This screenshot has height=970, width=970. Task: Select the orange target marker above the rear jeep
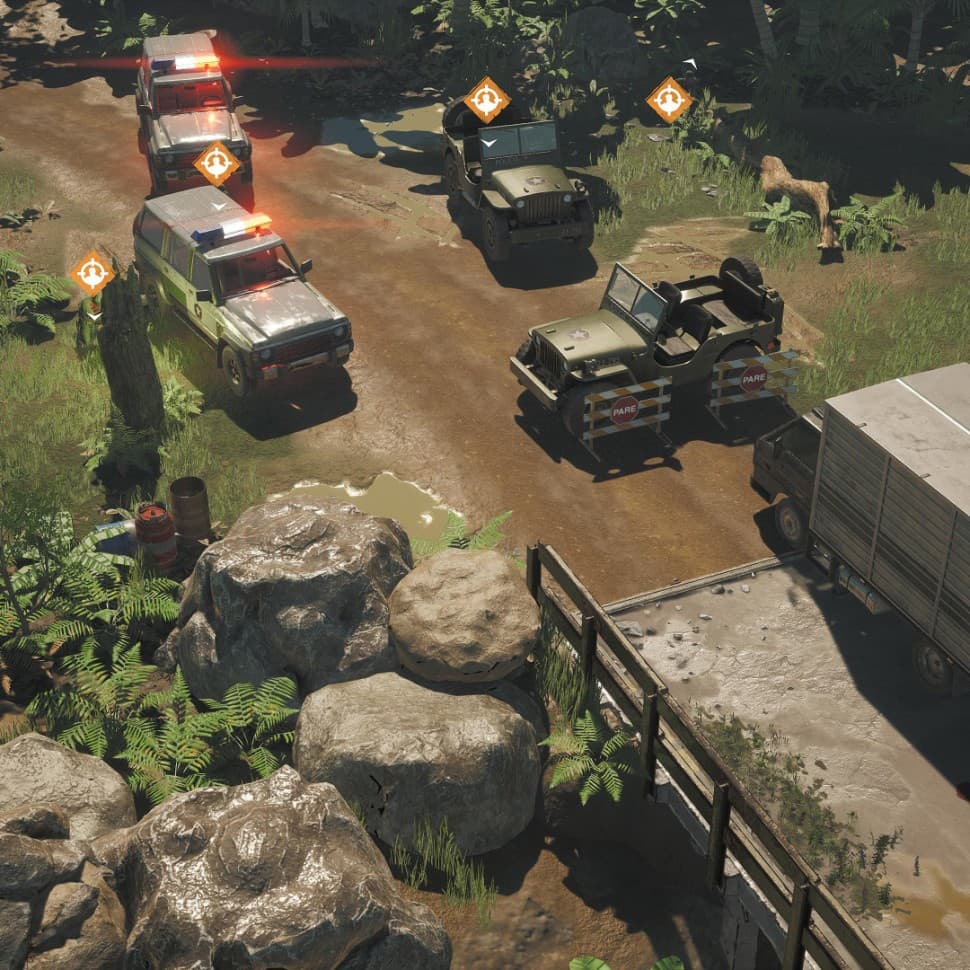coord(487,100)
